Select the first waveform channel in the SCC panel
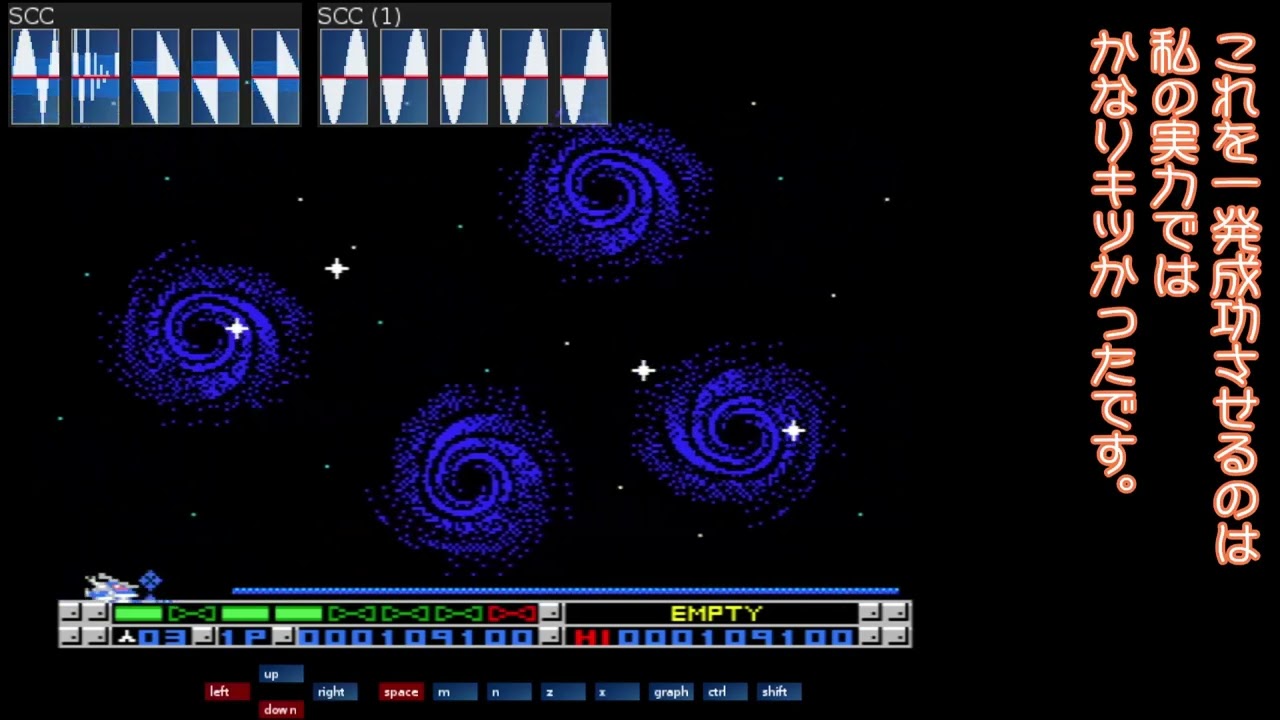This screenshot has width=1280, height=720. tap(34, 77)
